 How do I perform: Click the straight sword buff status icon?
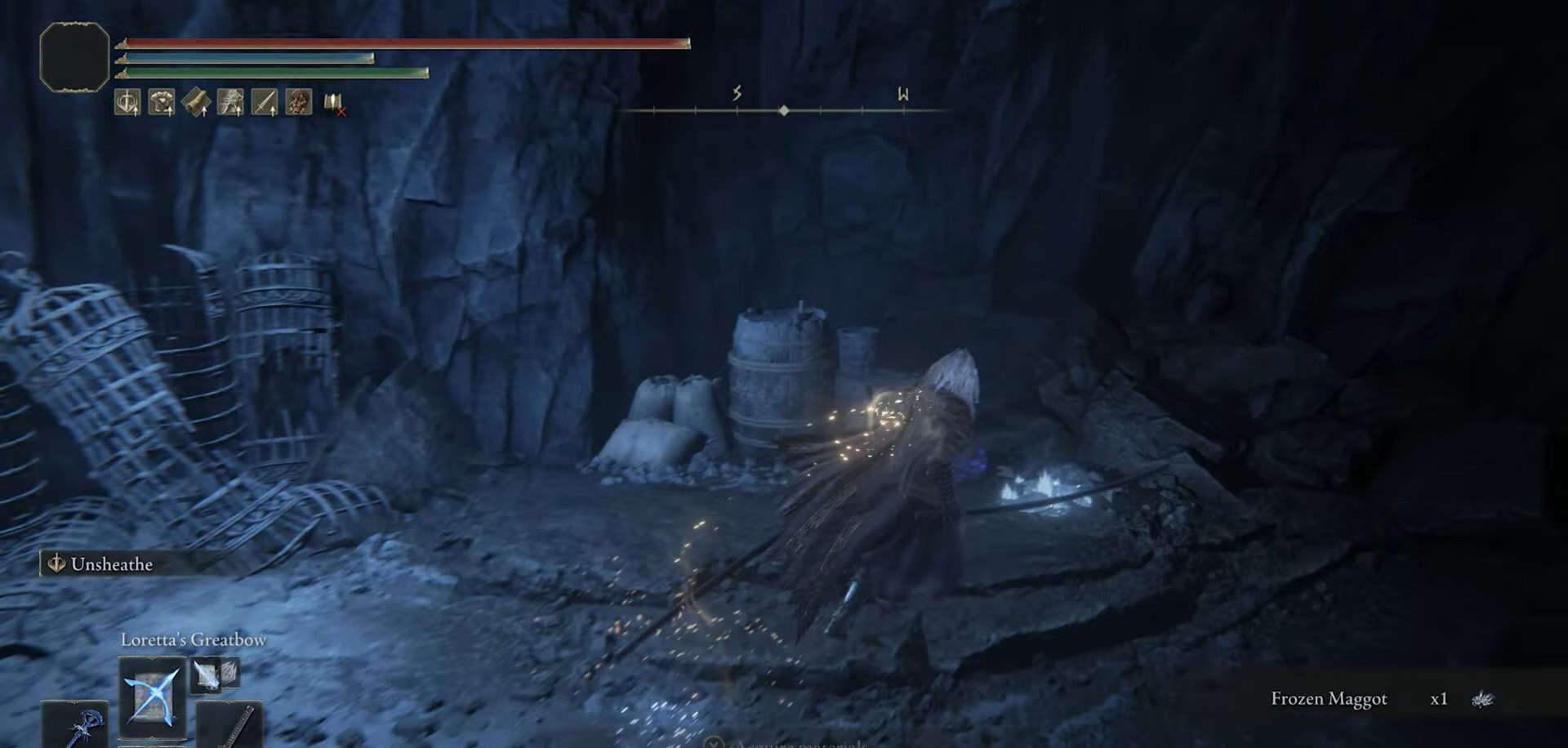pyautogui.click(x=265, y=103)
